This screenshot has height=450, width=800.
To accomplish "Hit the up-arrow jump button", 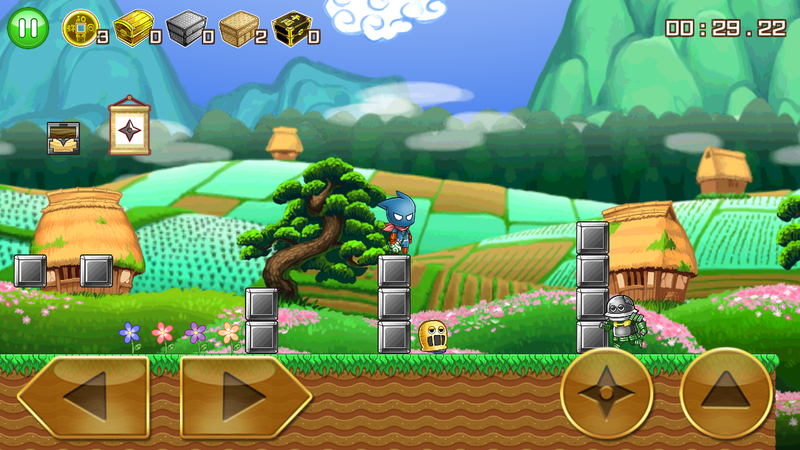I will pyautogui.click(x=726, y=393).
